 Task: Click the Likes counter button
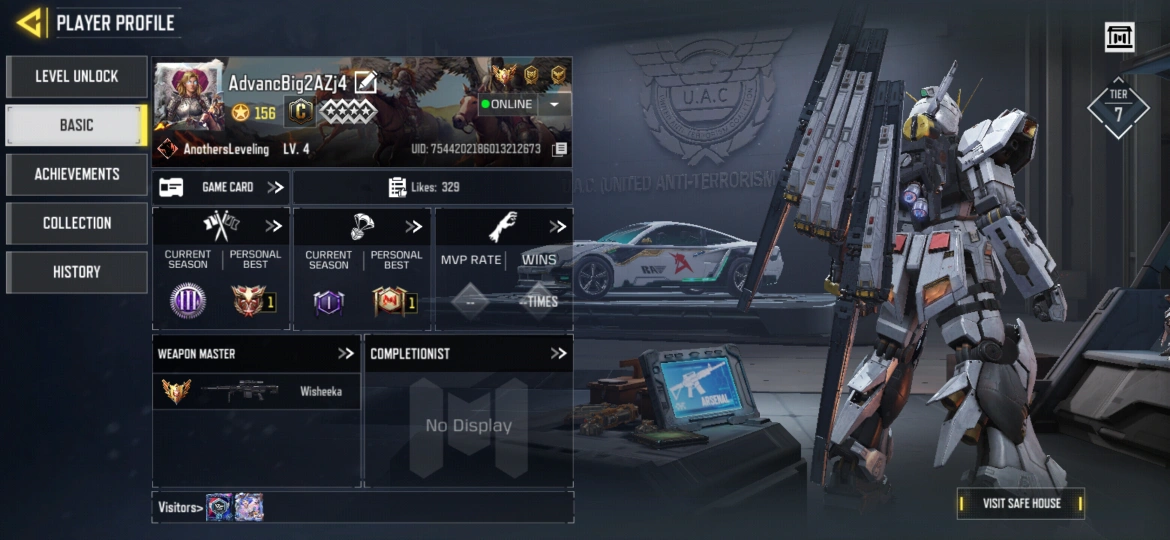432,187
